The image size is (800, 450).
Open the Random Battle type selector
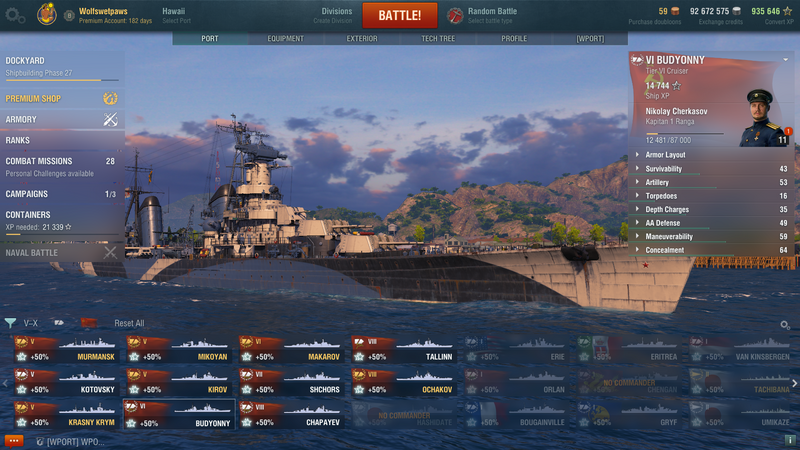tap(490, 15)
